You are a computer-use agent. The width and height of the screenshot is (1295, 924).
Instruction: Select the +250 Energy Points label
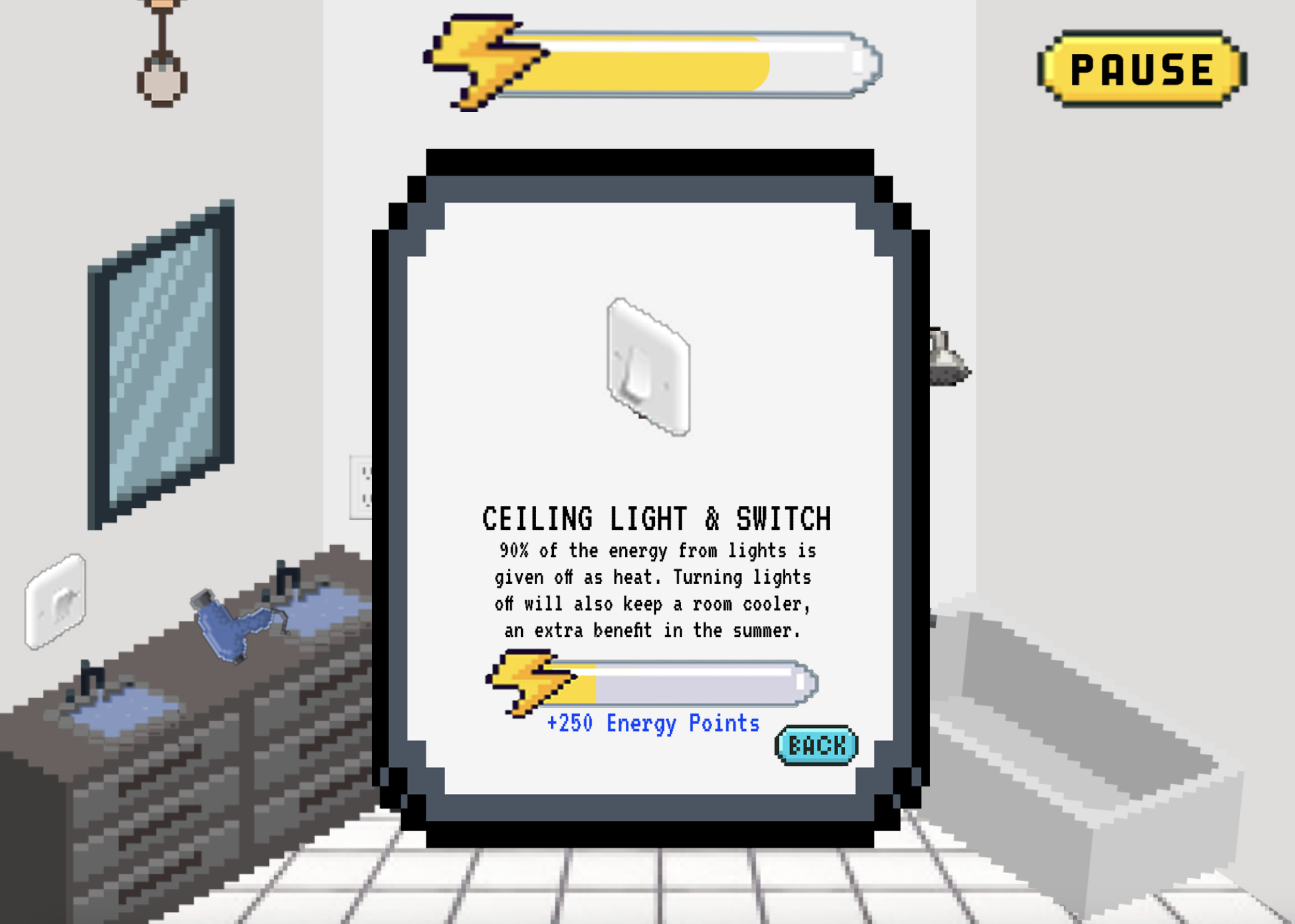653,723
